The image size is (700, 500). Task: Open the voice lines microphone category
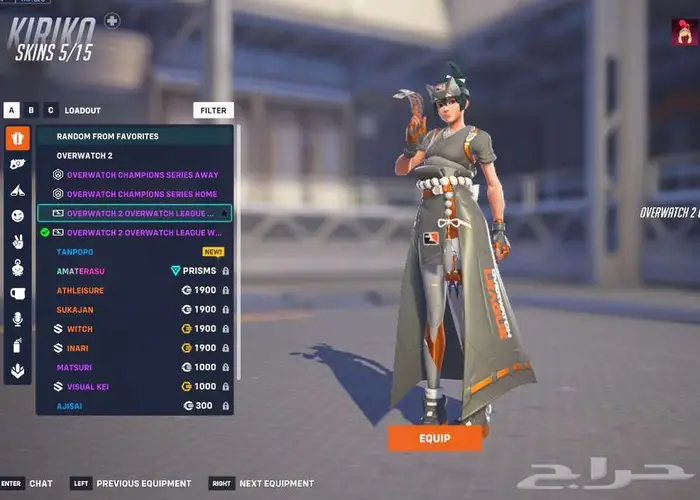(x=18, y=319)
